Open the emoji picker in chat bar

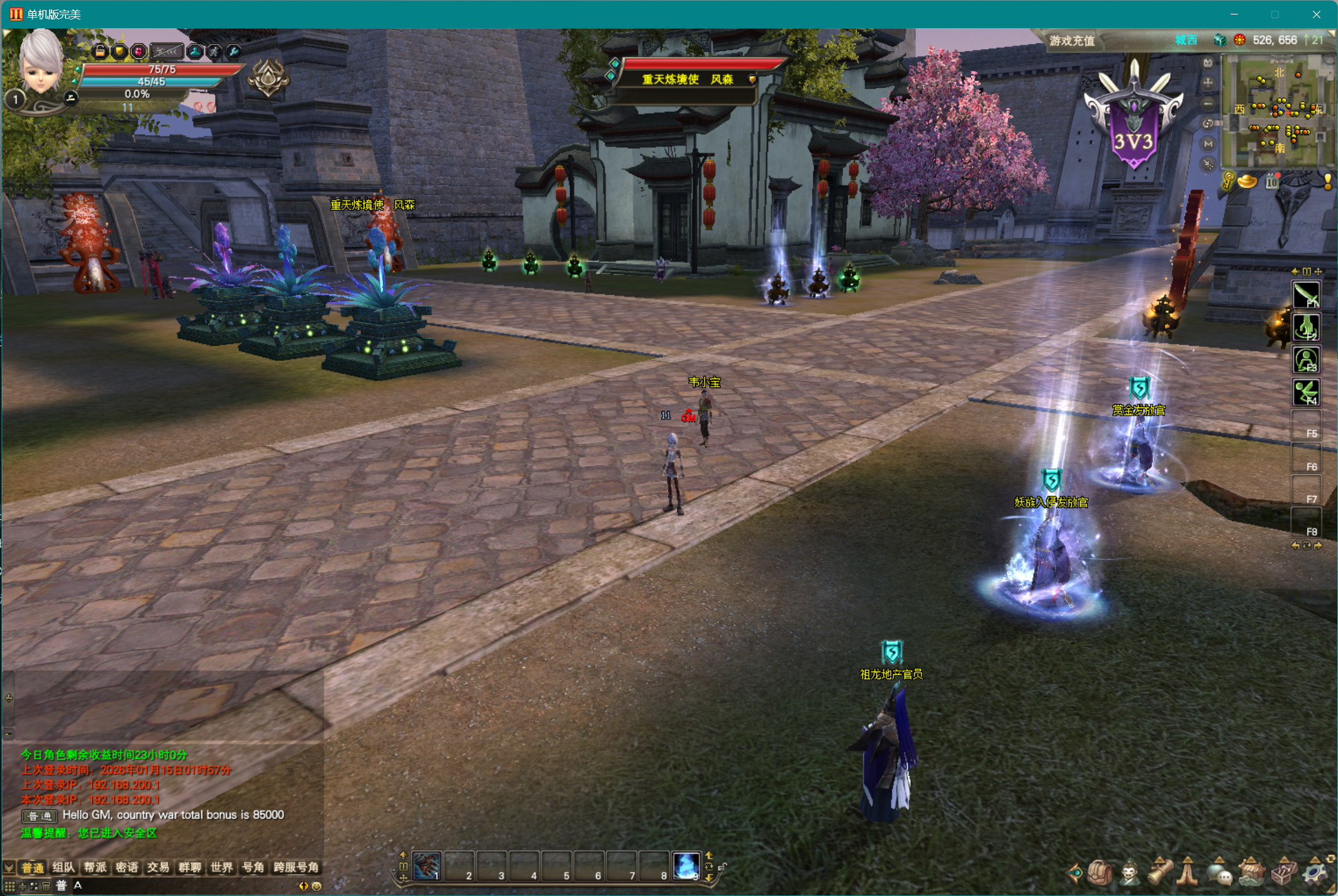(x=317, y=886)
